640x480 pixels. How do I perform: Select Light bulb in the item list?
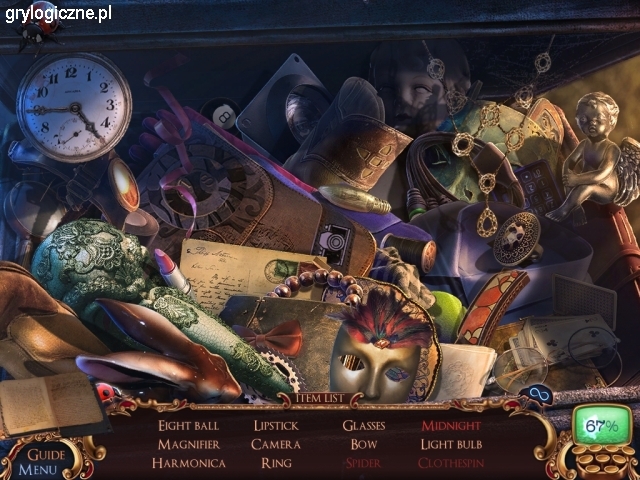[x=451, y=444]
